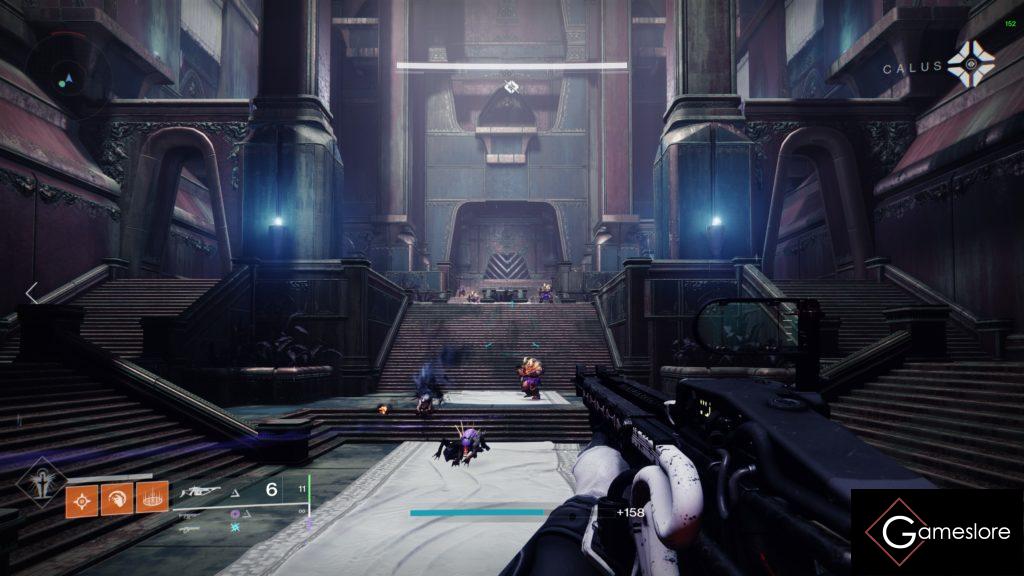
Task: Trigger the melee ability icon
Action: 116,497
